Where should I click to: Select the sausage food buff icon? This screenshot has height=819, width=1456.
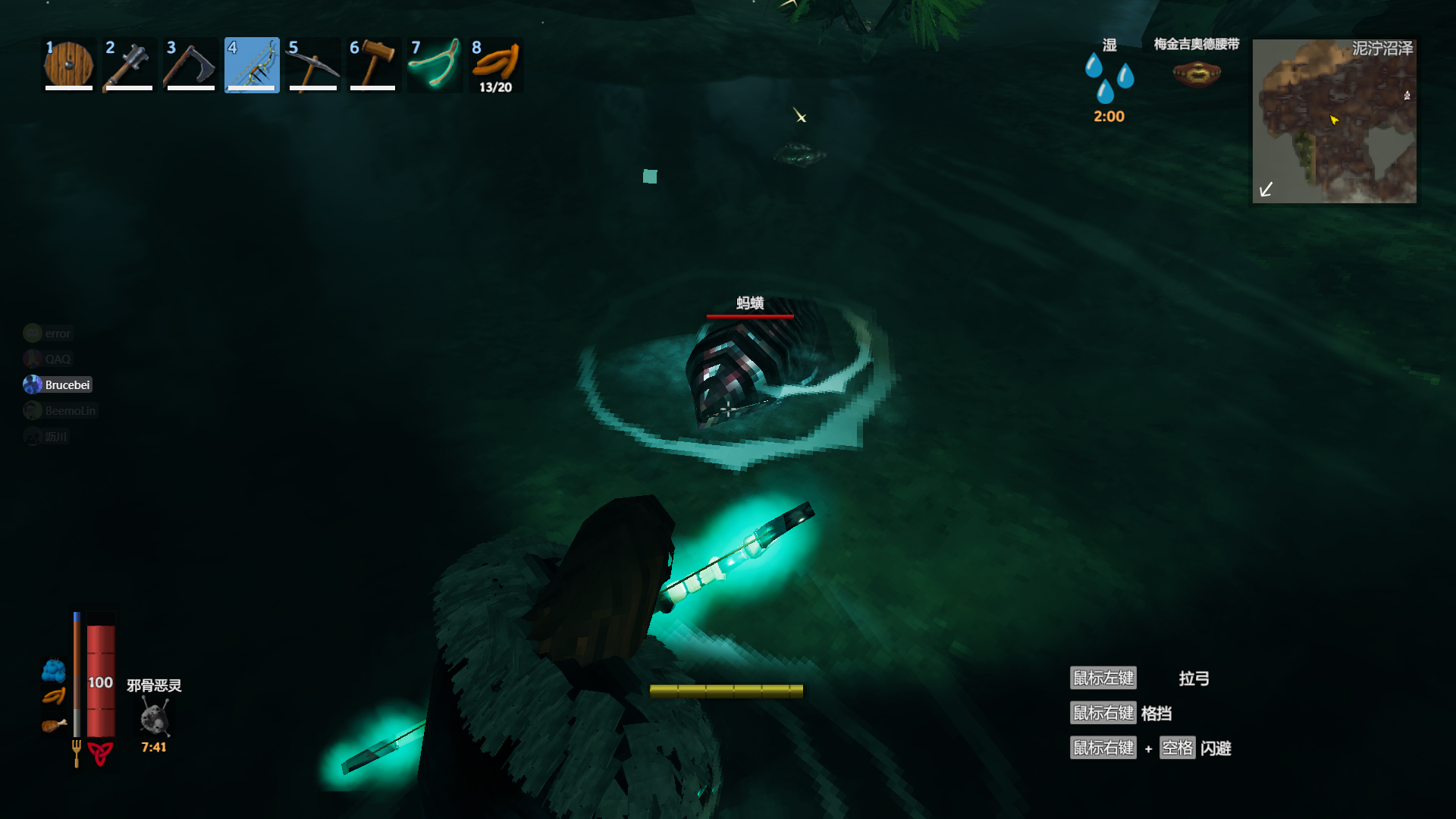pos(53,696)
